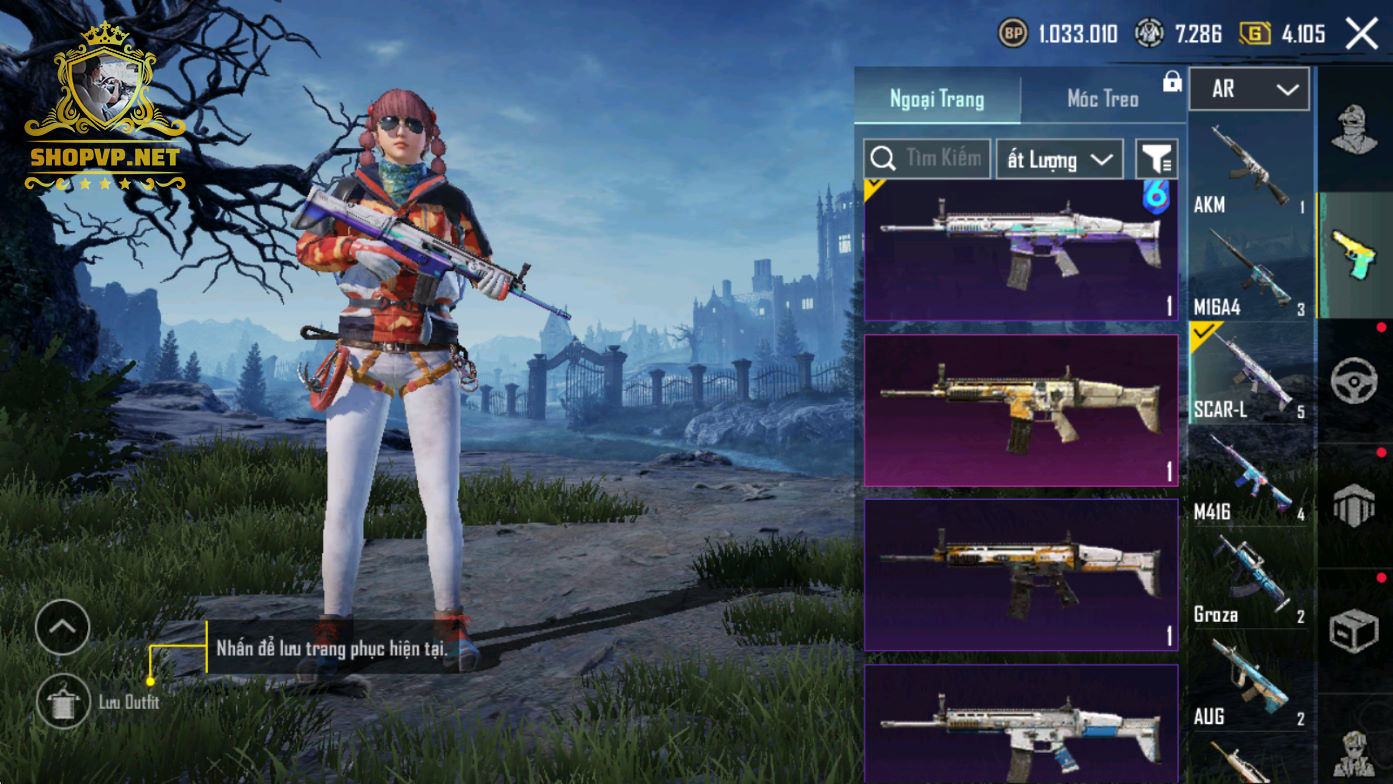Switch to the Ngoại Trang tab
Viewport: 1393px width, 784px height.
click(937, 99)
